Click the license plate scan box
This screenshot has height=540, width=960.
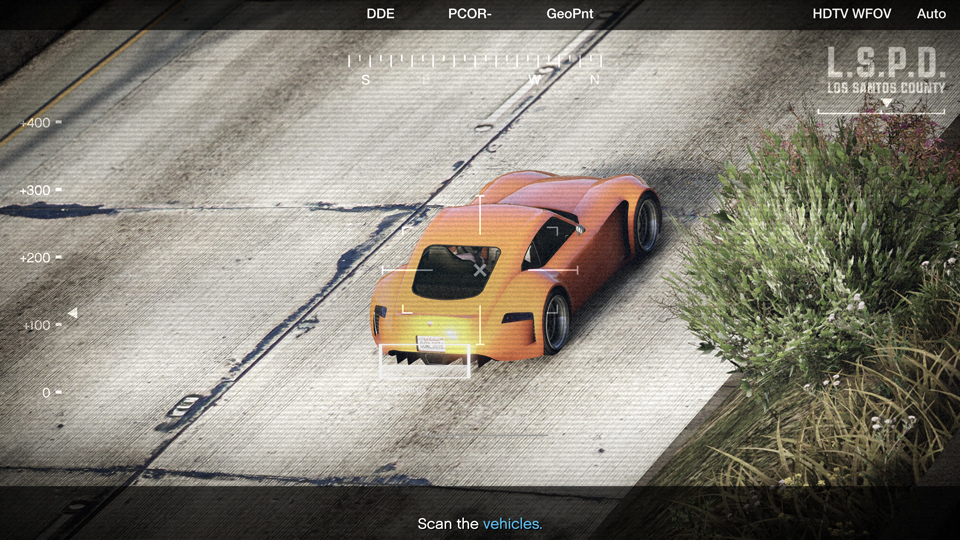point(424,361)
